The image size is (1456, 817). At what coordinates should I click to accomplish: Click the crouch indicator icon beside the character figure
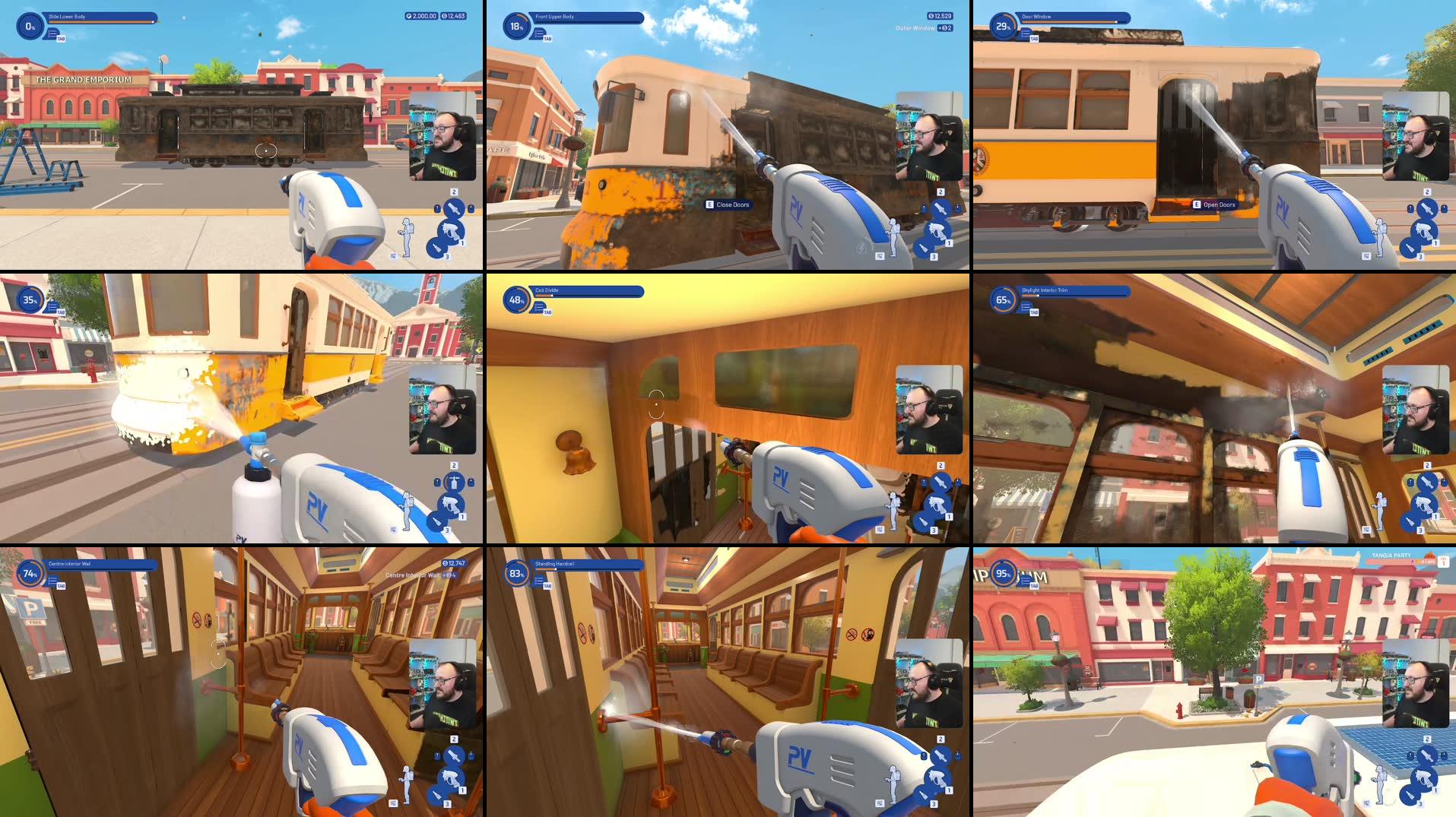394,257
